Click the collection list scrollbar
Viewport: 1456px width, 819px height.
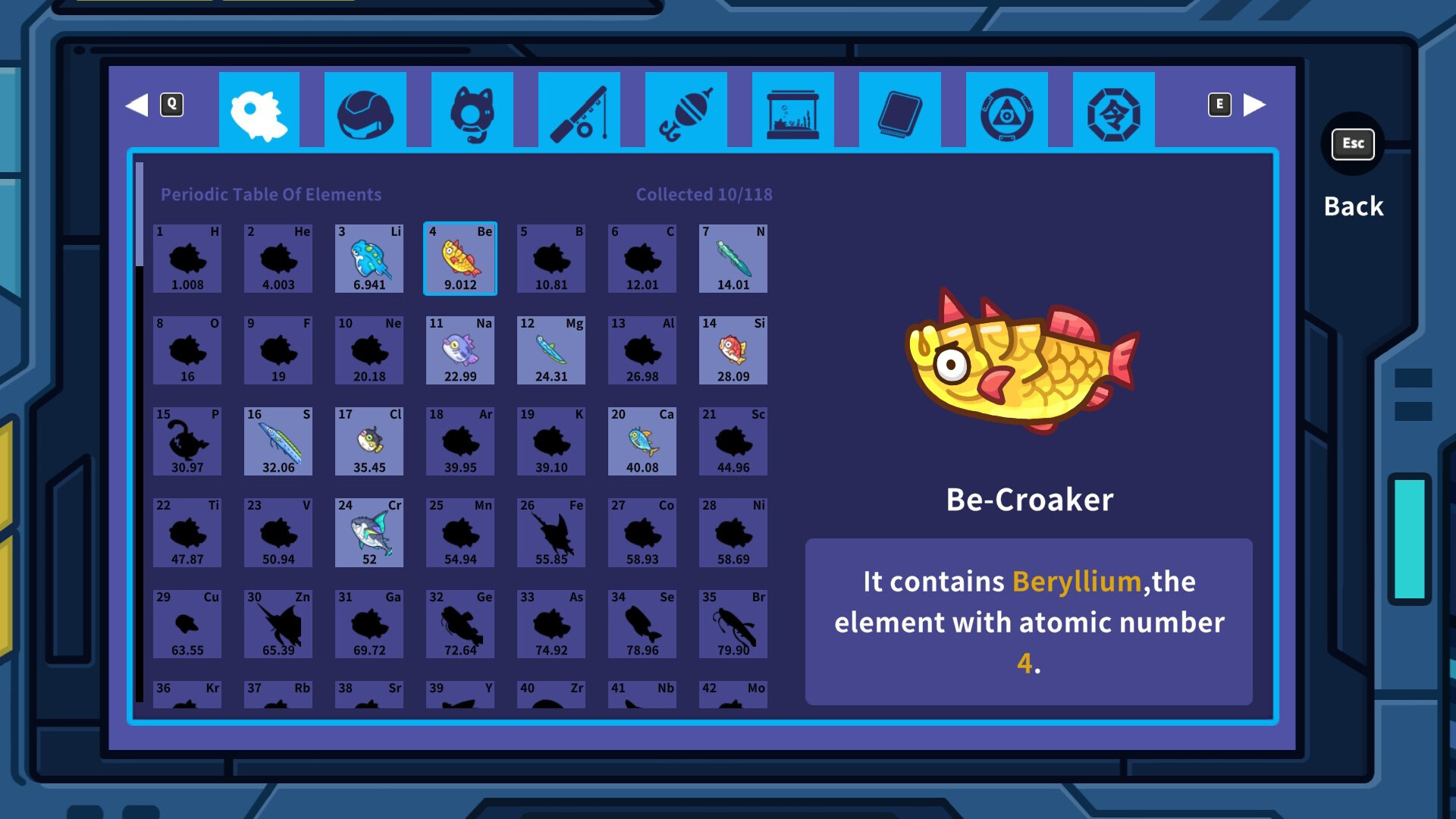[141, 212]
